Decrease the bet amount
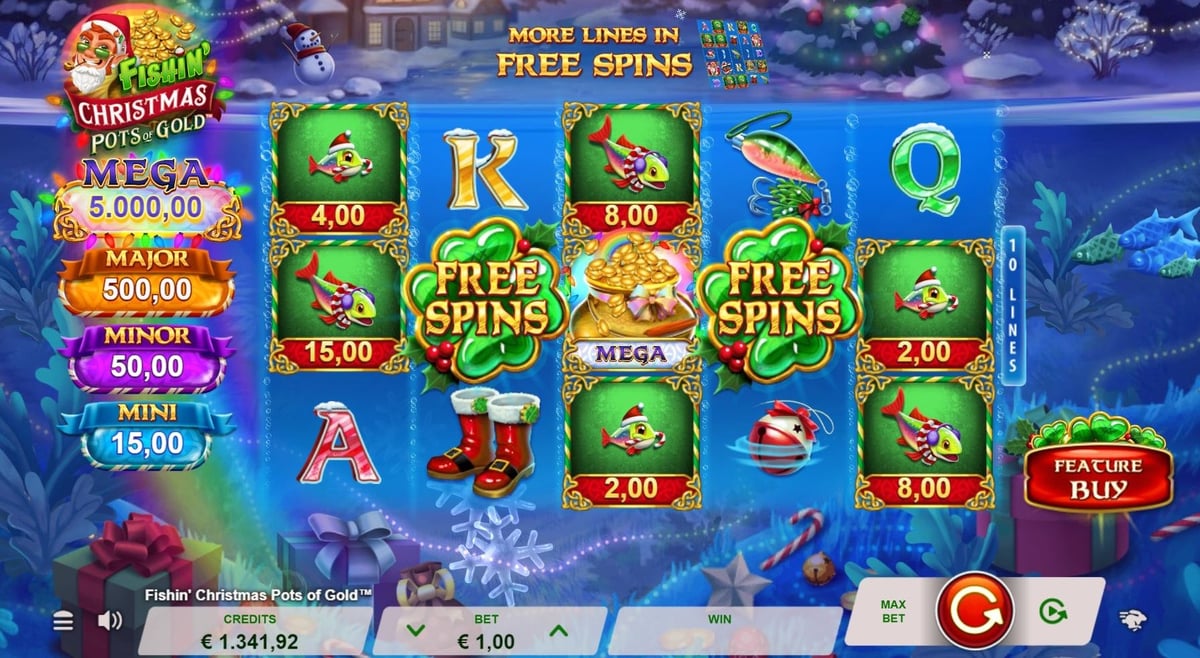Image resolution: width=1200 pixels, height=658 pixels. pos(416,631)
